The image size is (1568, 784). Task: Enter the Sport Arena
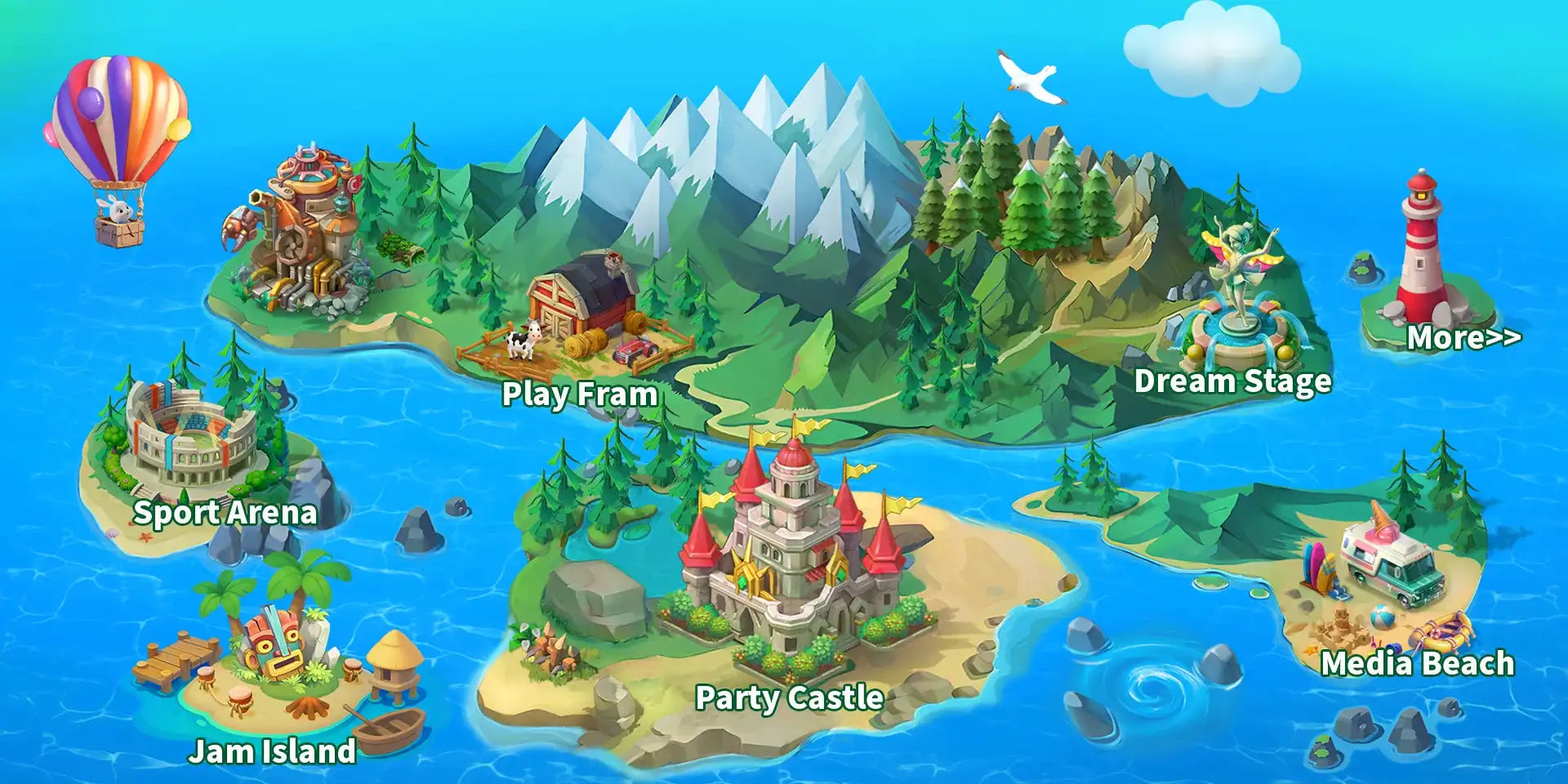click(225, 512)
